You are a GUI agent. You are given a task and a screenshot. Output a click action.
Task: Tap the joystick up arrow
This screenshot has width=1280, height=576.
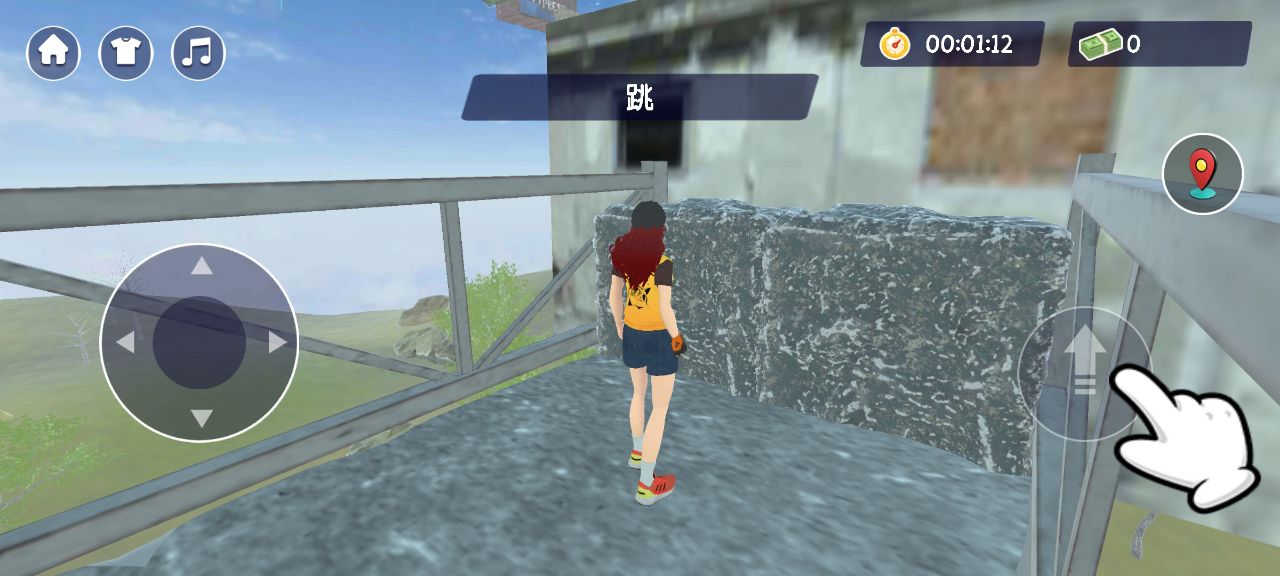tap(202, 266)
